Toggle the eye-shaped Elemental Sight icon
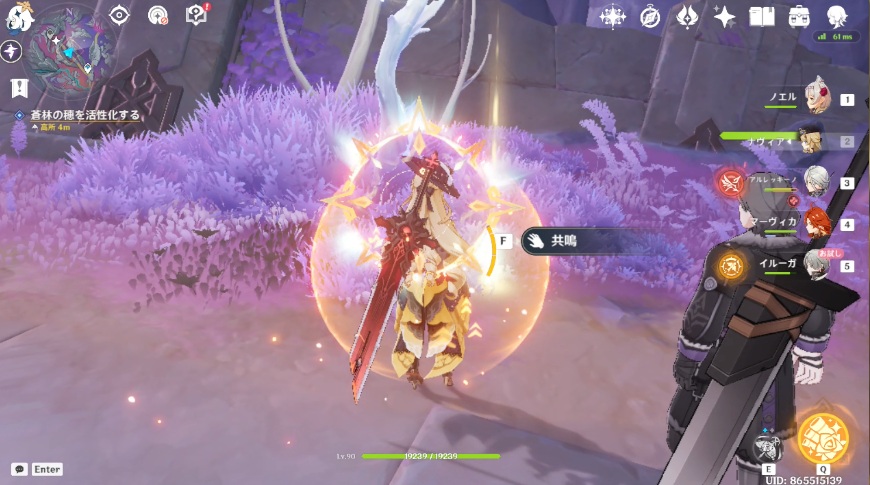This screenshot has height=485, width=870. [x=120, y=14]
